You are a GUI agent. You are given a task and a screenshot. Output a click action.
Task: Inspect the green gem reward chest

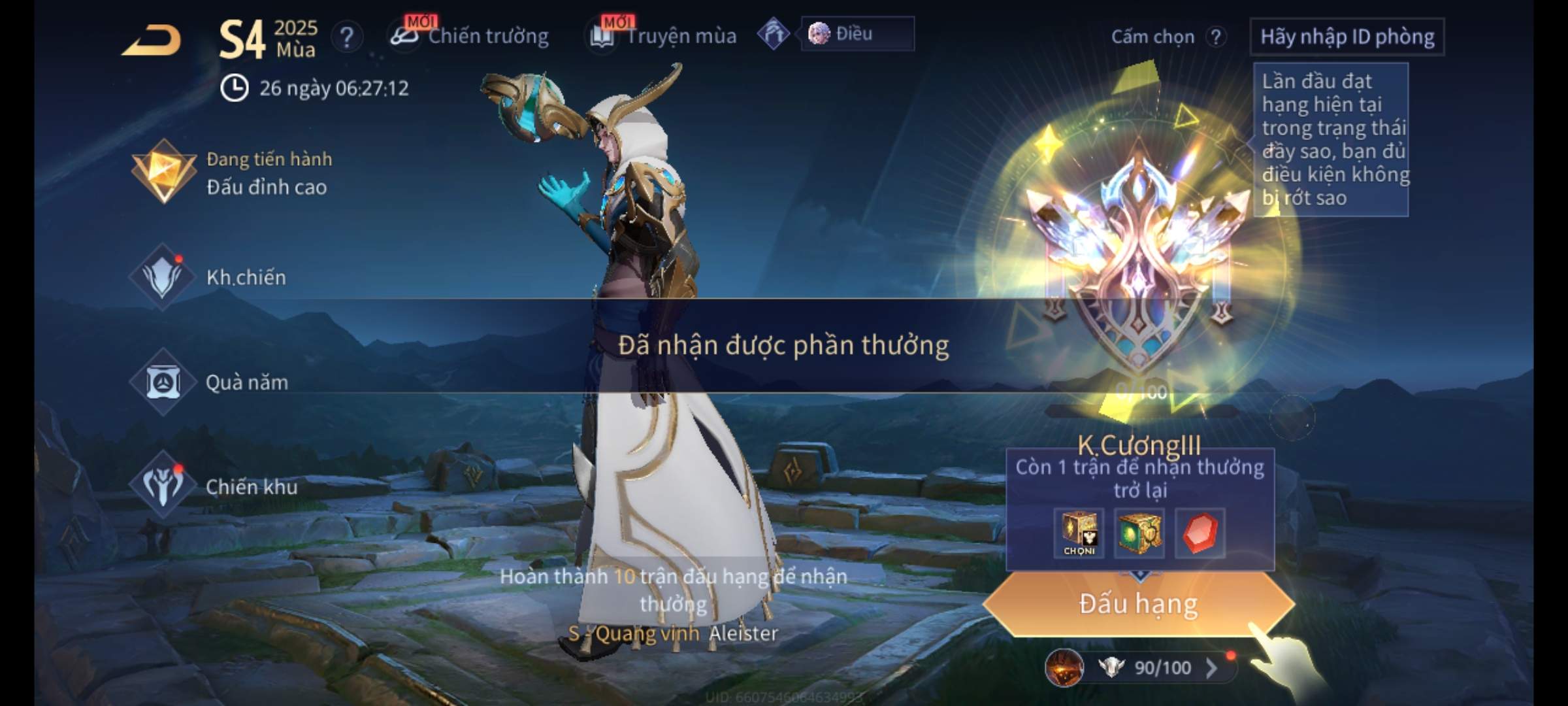point(1139,533)
